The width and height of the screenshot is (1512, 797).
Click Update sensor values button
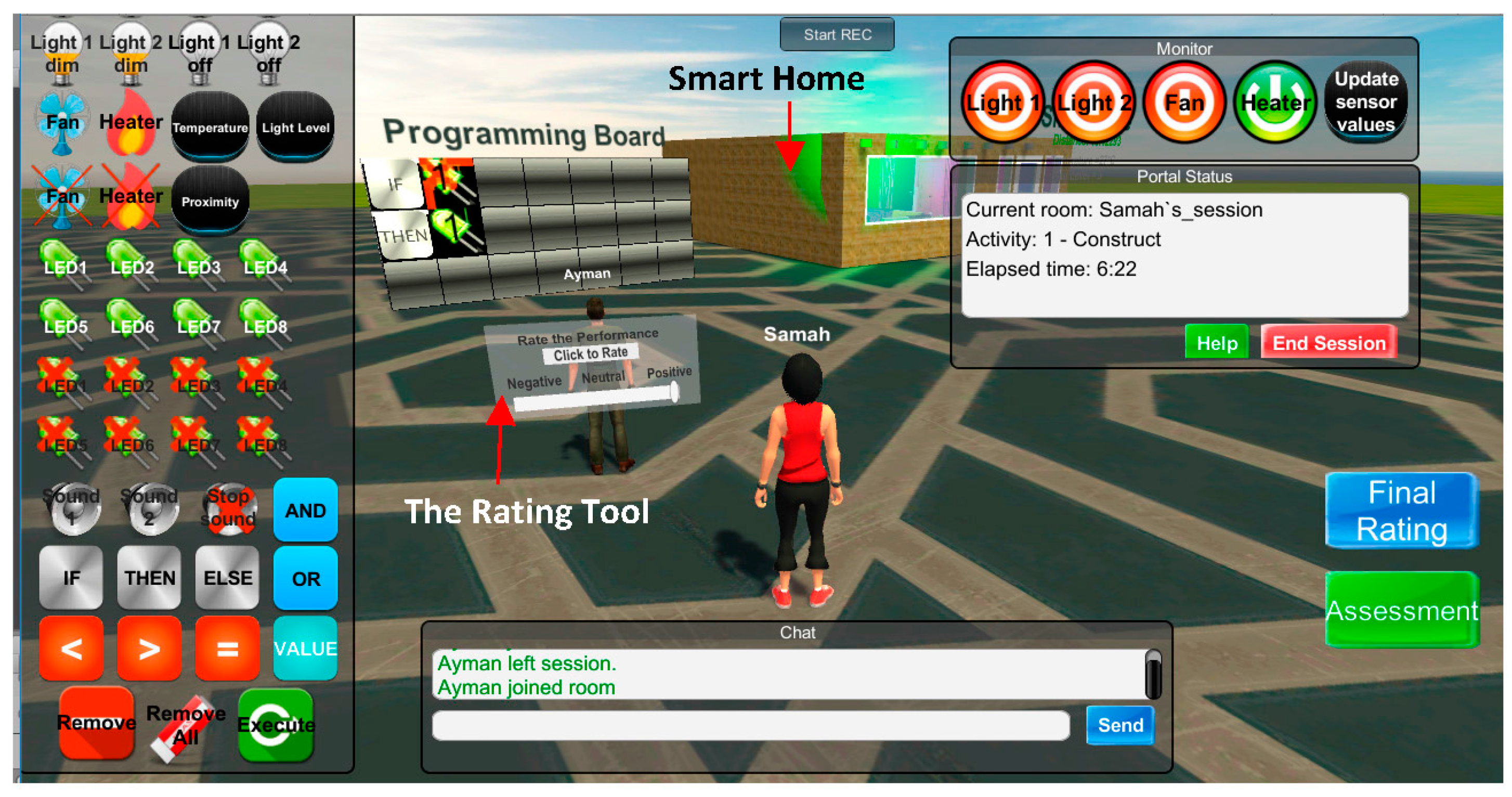[x=1365, y=102]
